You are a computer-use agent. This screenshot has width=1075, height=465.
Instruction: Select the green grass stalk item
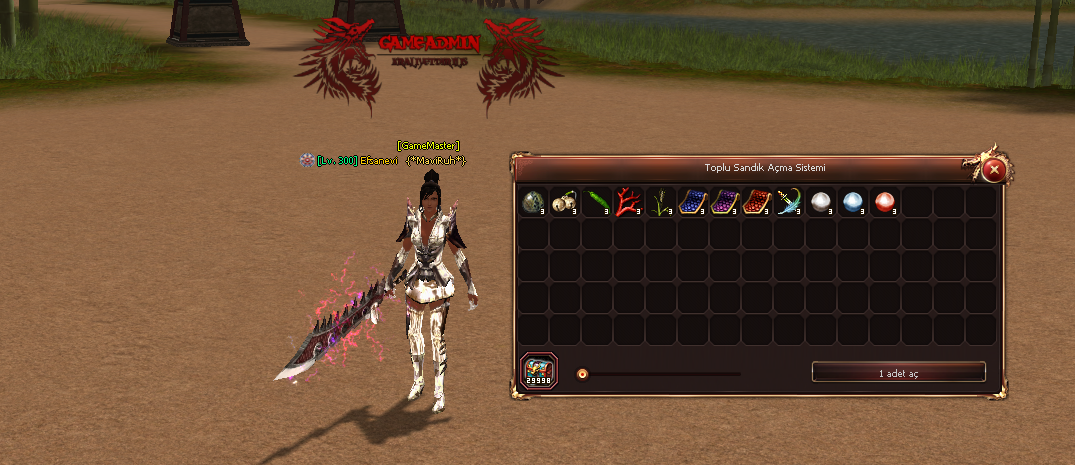coord(661,202)
